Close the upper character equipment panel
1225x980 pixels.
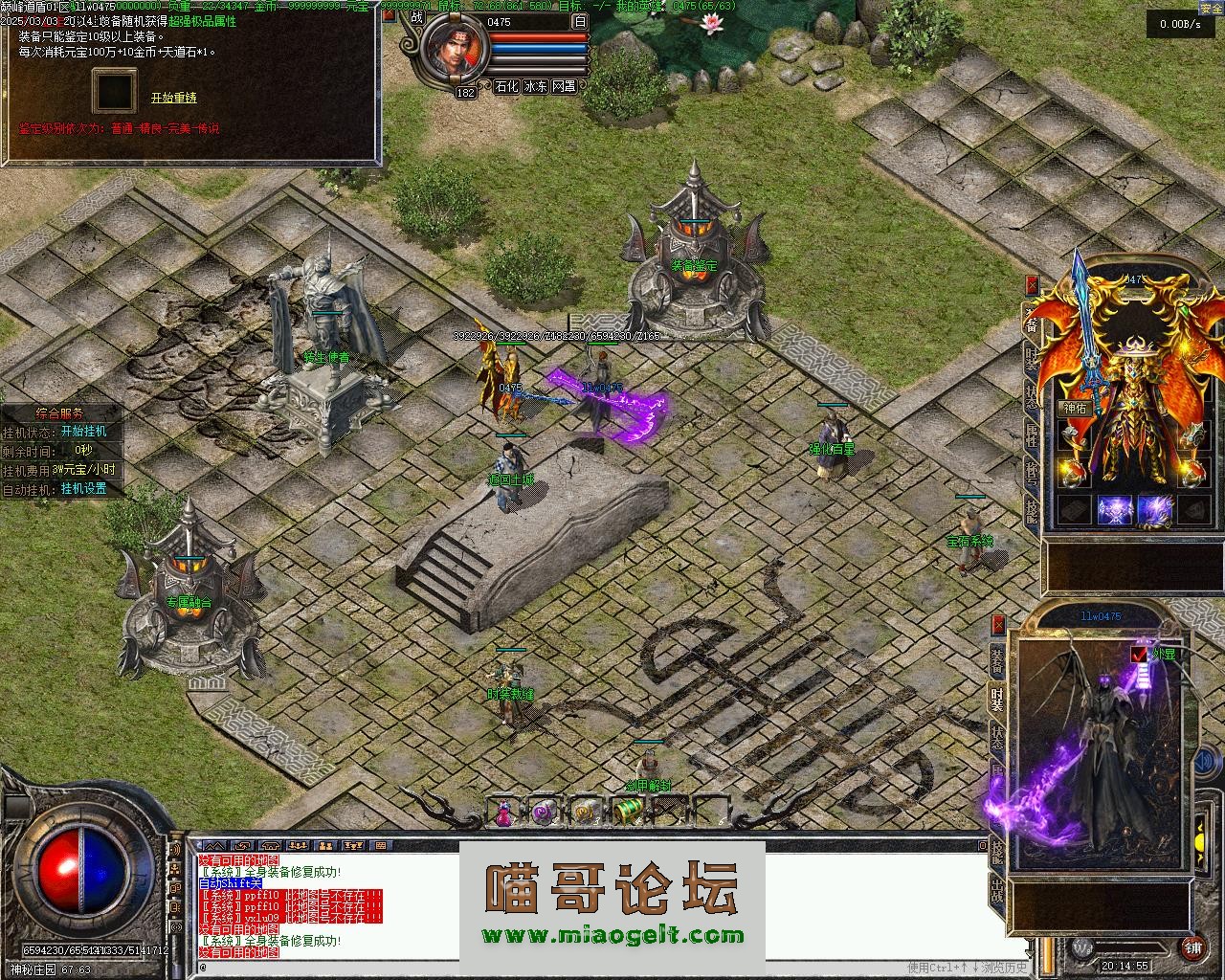tap(1033, 284)
